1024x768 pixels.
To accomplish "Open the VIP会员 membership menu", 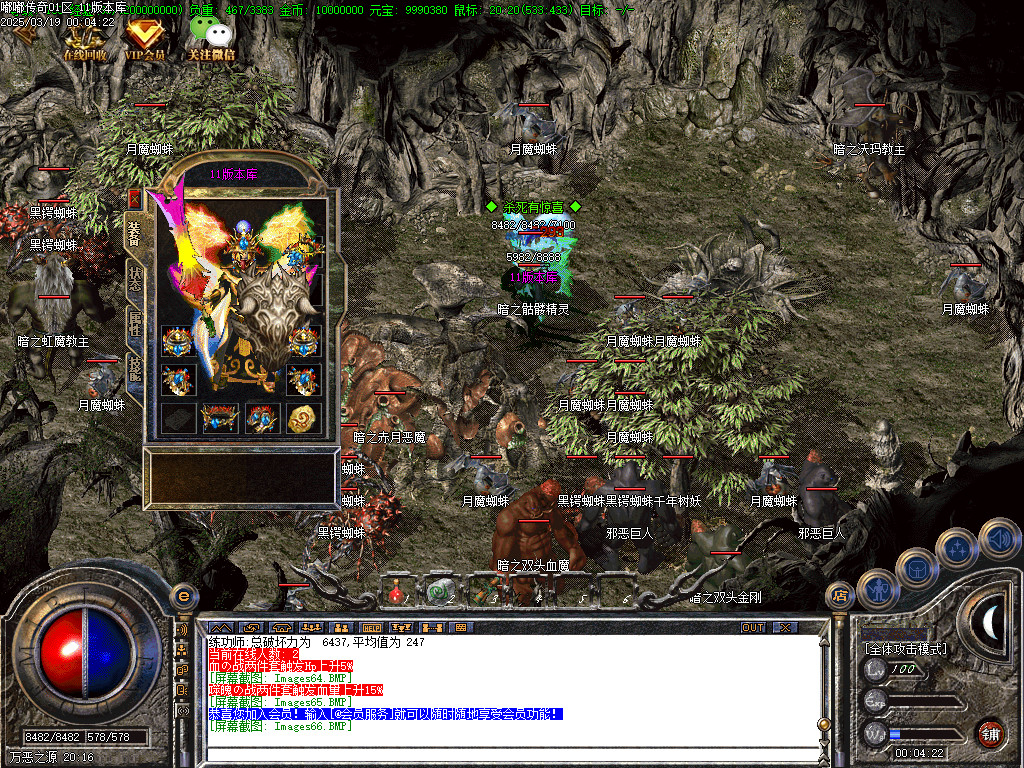I will coord(144,38).
